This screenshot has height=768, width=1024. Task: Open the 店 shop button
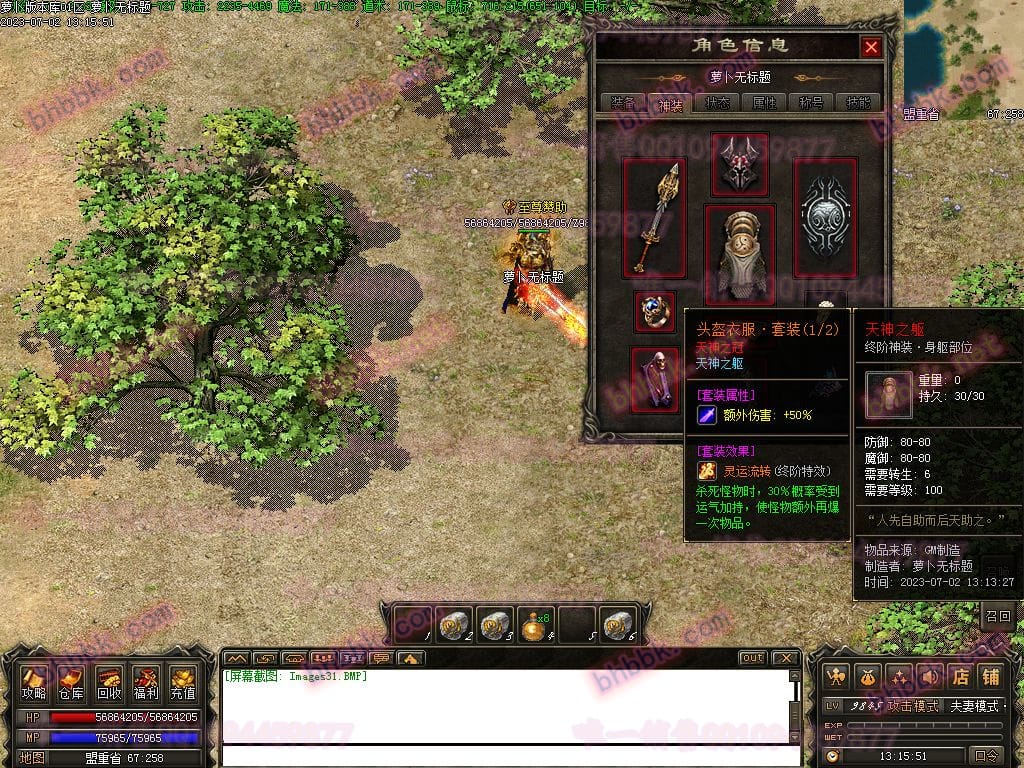click(x=960, y=677)
